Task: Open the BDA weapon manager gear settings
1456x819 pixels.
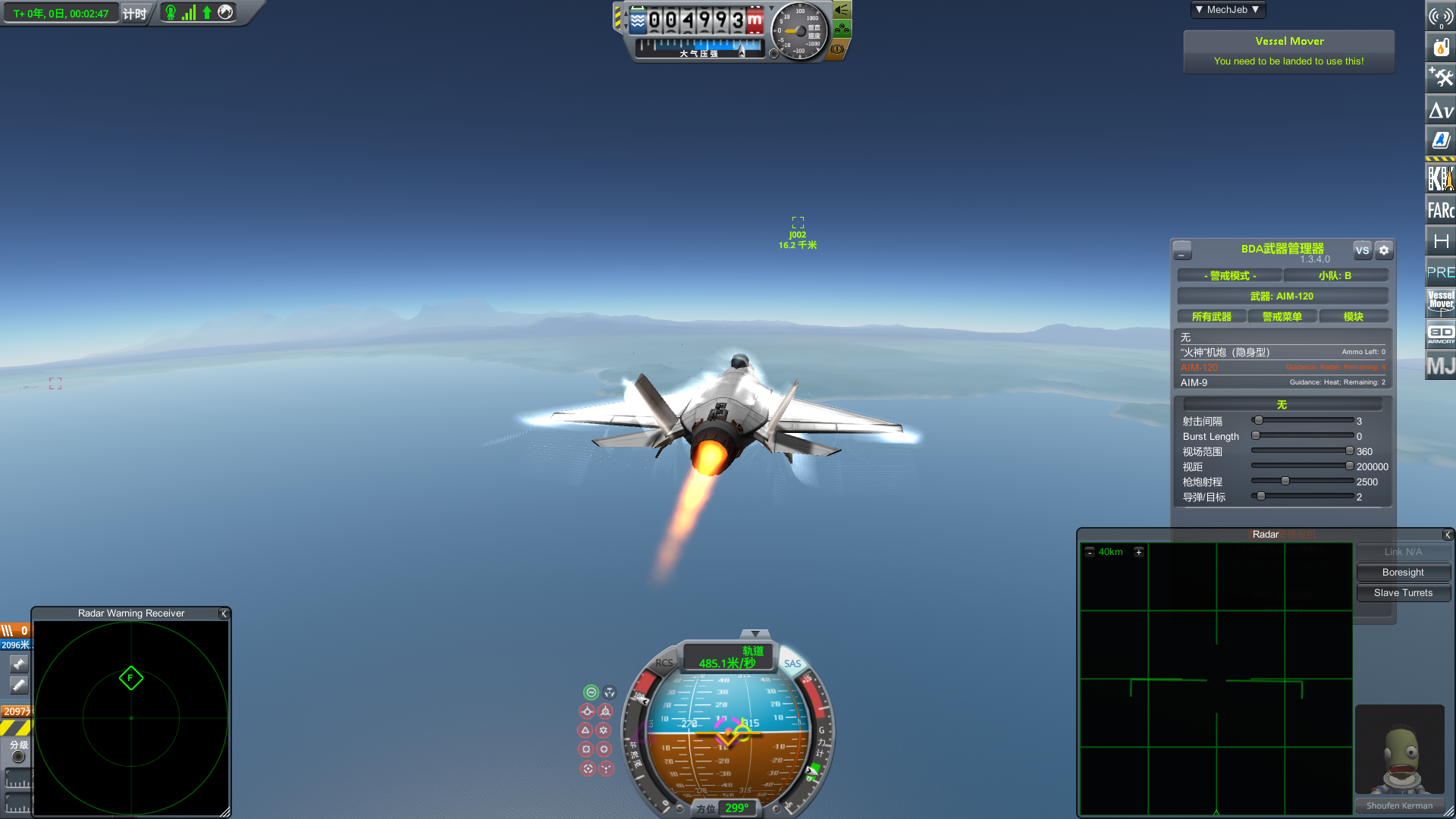Action: coord(1384,250)
